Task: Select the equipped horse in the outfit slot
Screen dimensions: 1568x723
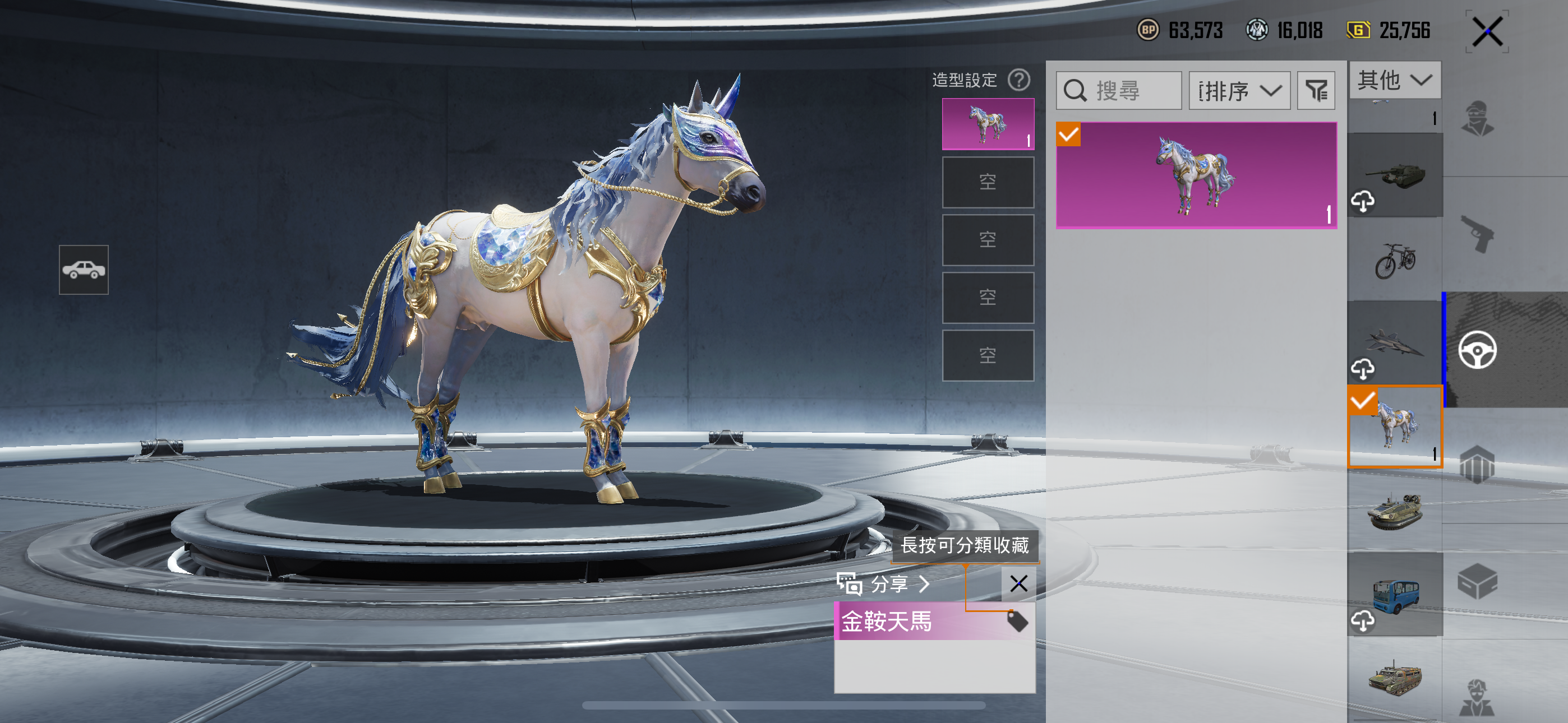Action: pos(988,124)
